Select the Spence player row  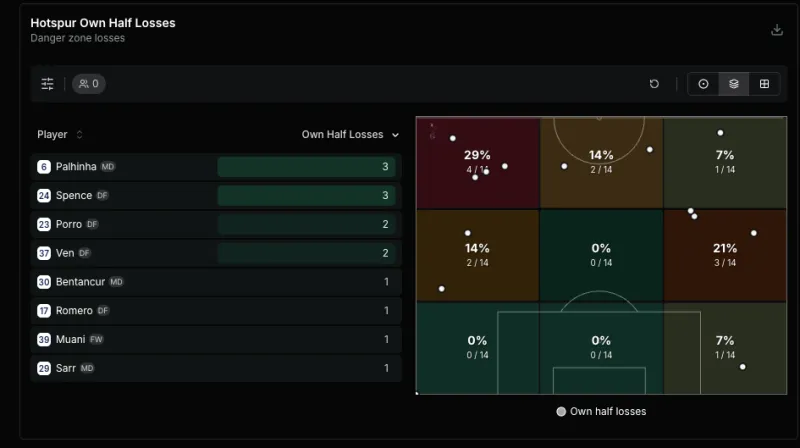coord(215,196)
